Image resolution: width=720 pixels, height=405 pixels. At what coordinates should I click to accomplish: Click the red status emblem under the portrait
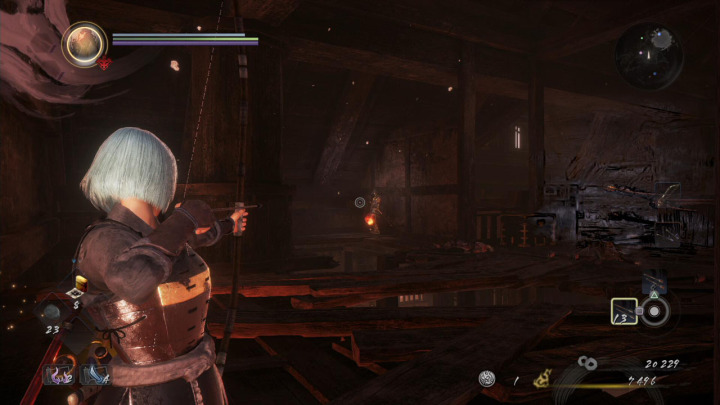(104, 63)
